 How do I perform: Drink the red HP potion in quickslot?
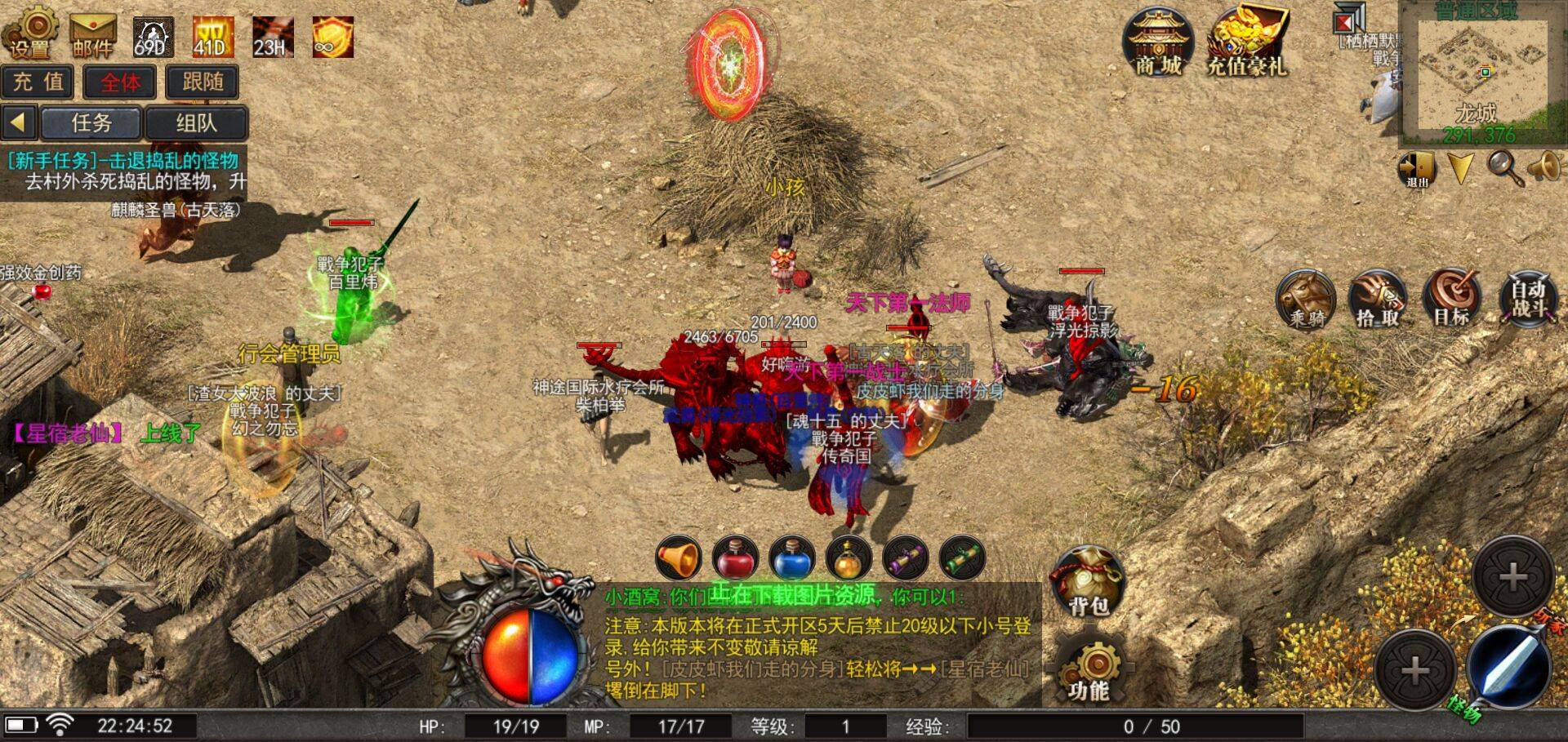(x=735, y=559)
